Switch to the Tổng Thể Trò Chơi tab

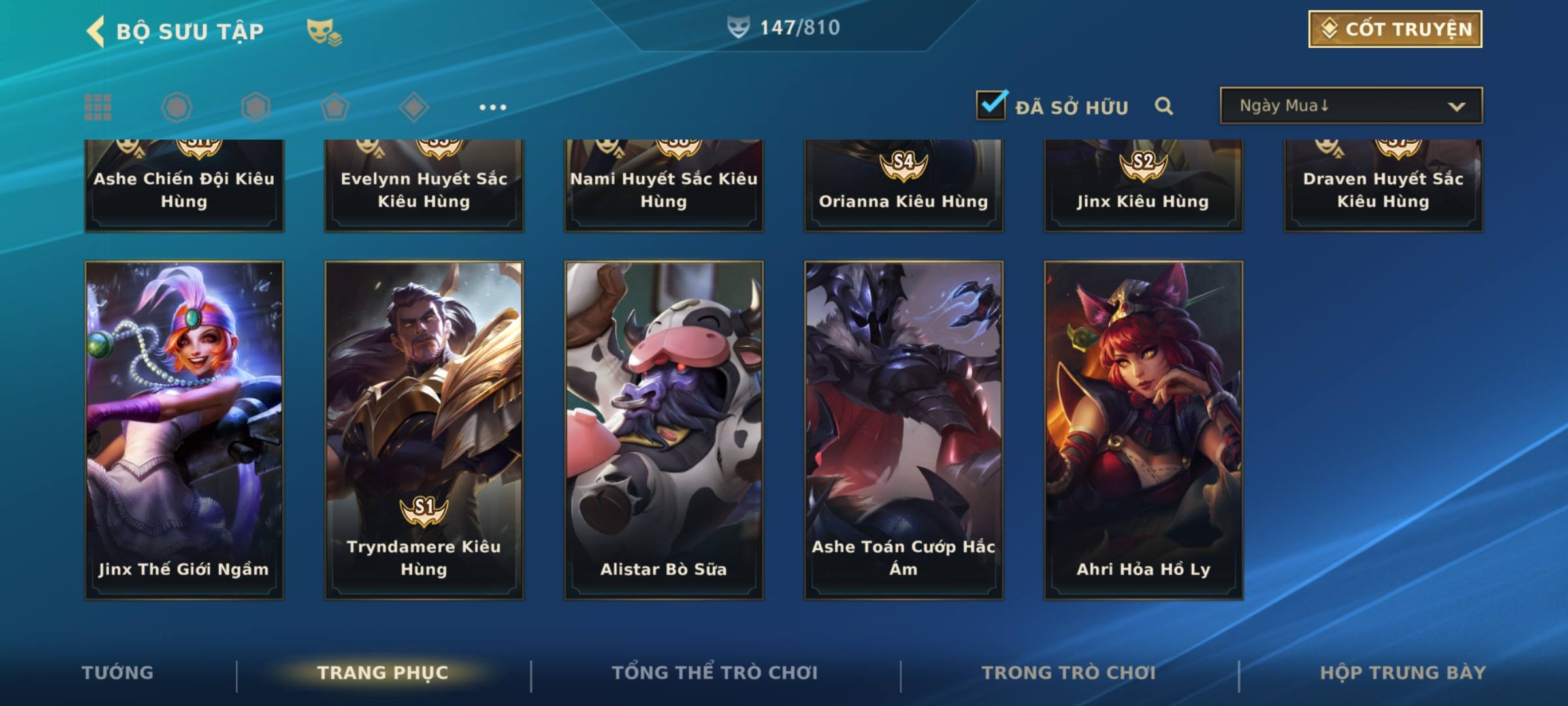point(715,673)
